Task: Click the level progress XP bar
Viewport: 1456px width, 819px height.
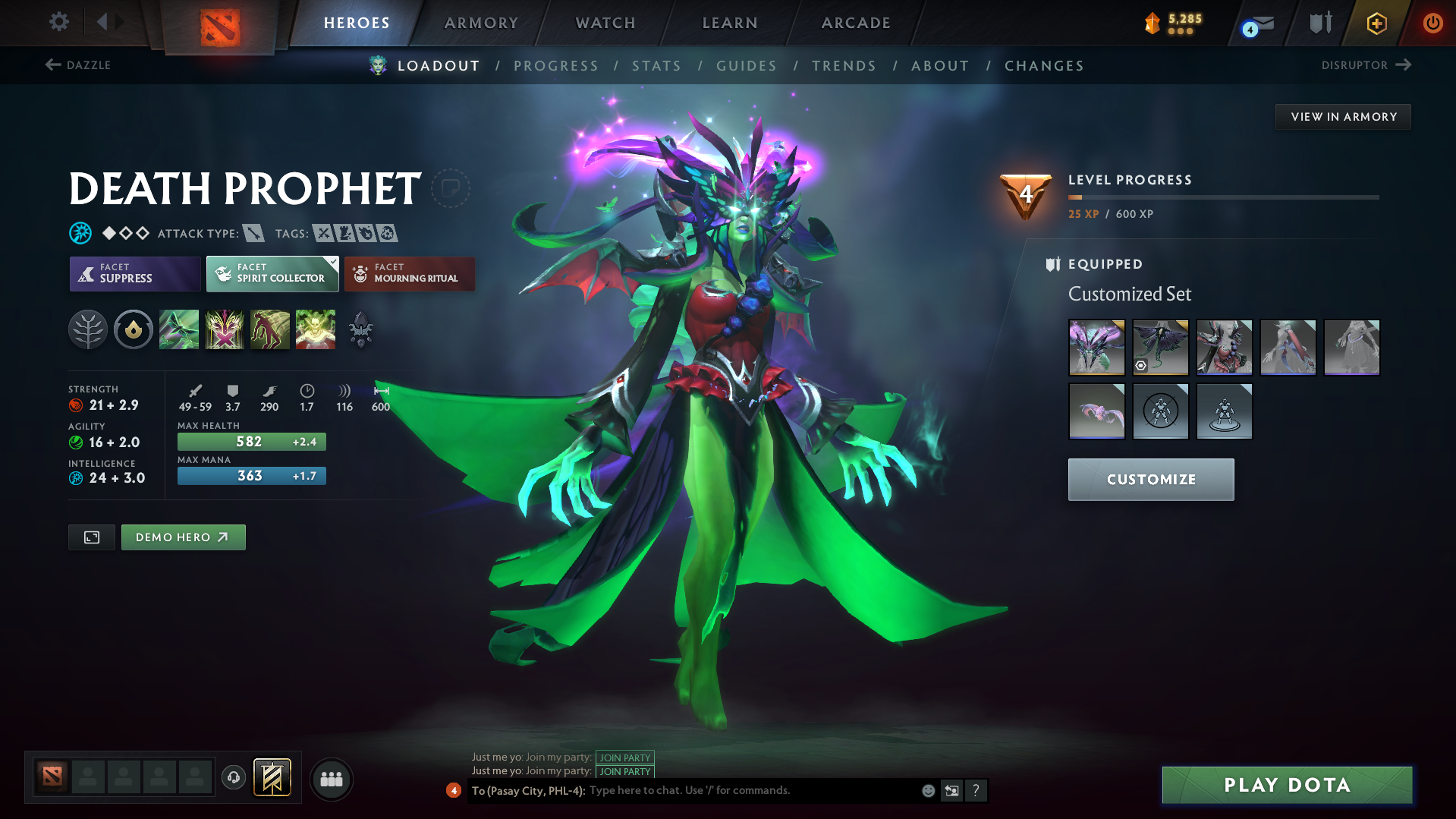Action: click(x=1223, y=197)
